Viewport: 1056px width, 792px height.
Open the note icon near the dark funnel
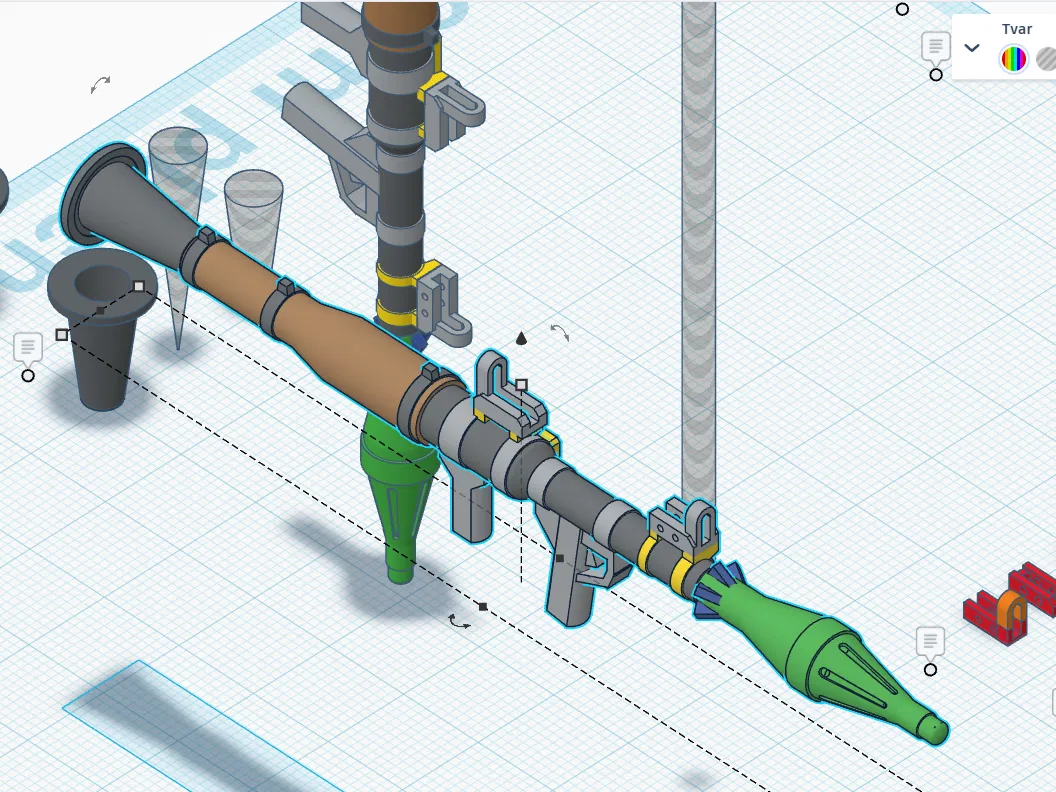[x=28, y=348]
